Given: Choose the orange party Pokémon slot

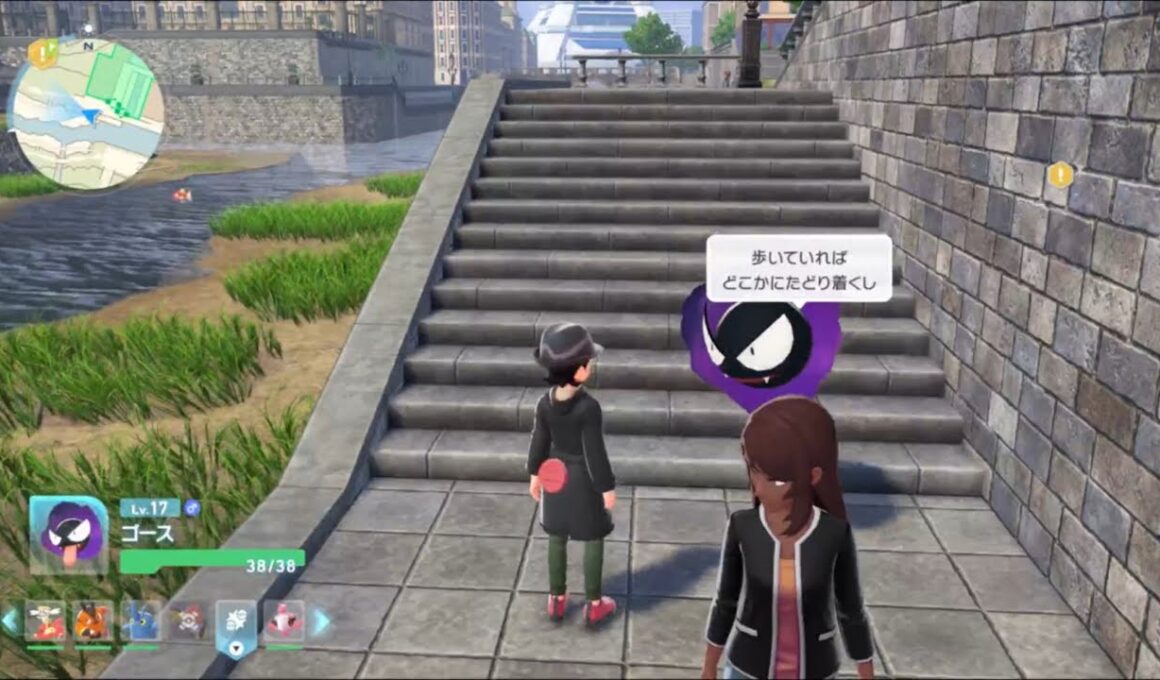Looking at the screenshot, I should tap(92, 623).
